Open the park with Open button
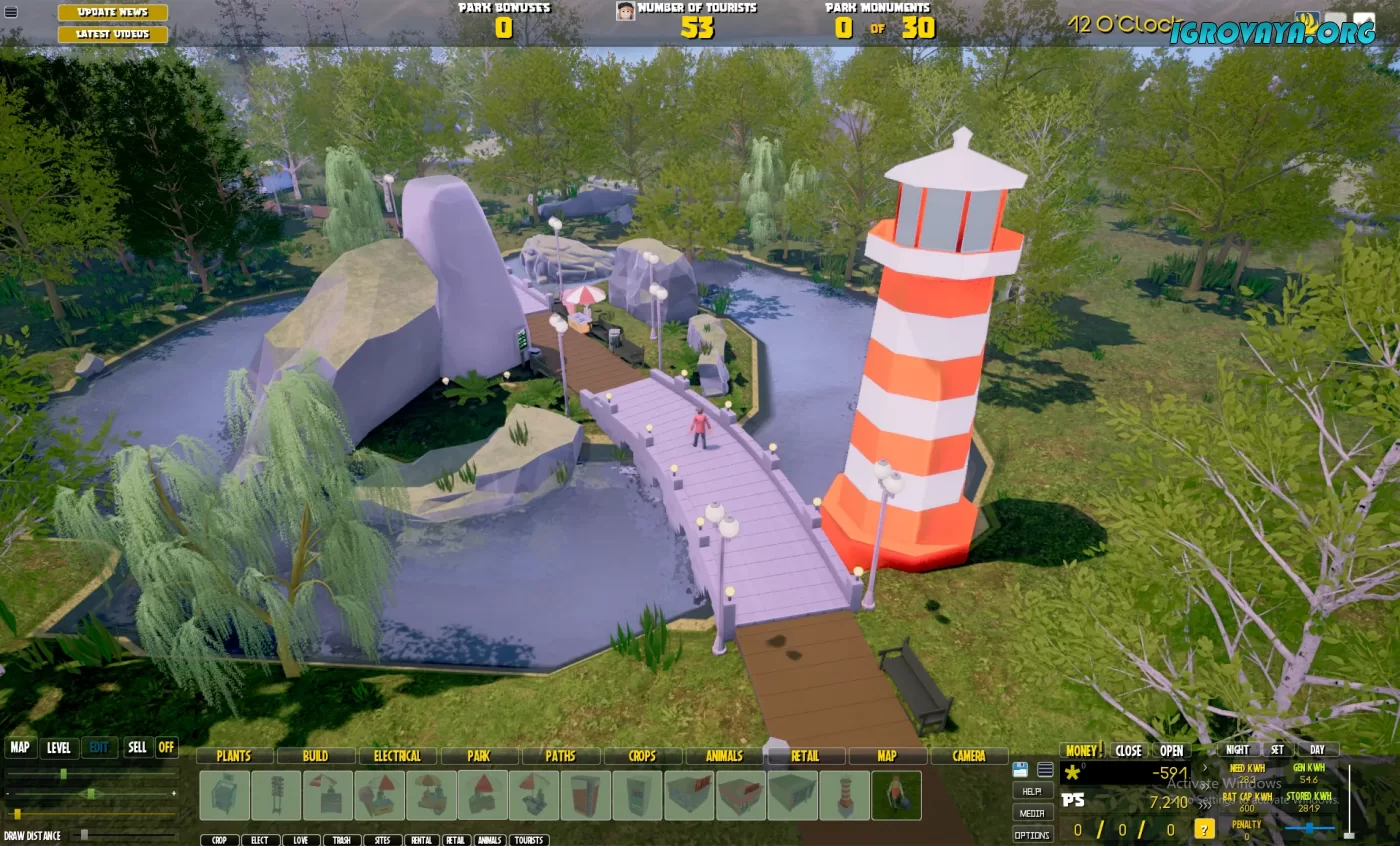 tap(1172, 750)
